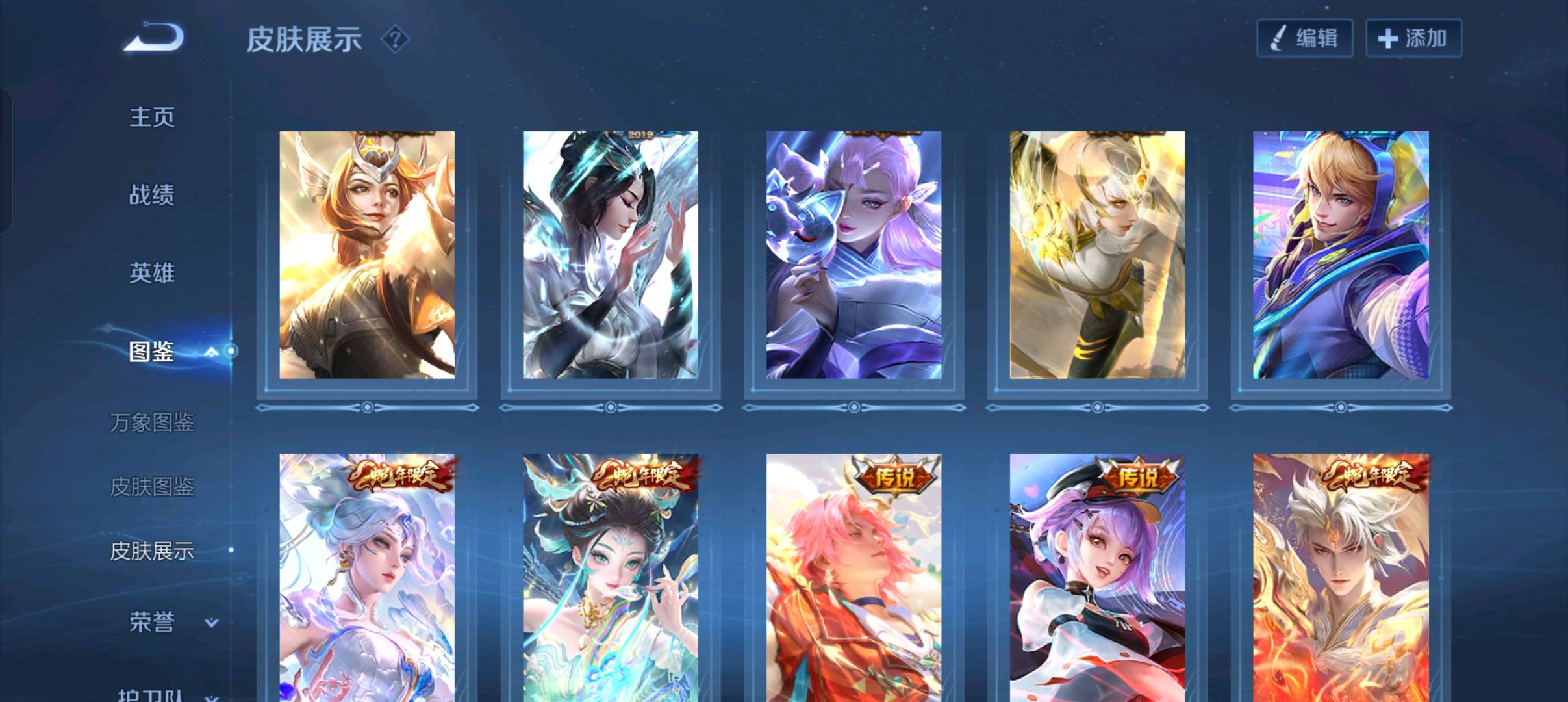Open the black-haired 2019 skin card
The image size is (1568, 702).
[611, 255]
